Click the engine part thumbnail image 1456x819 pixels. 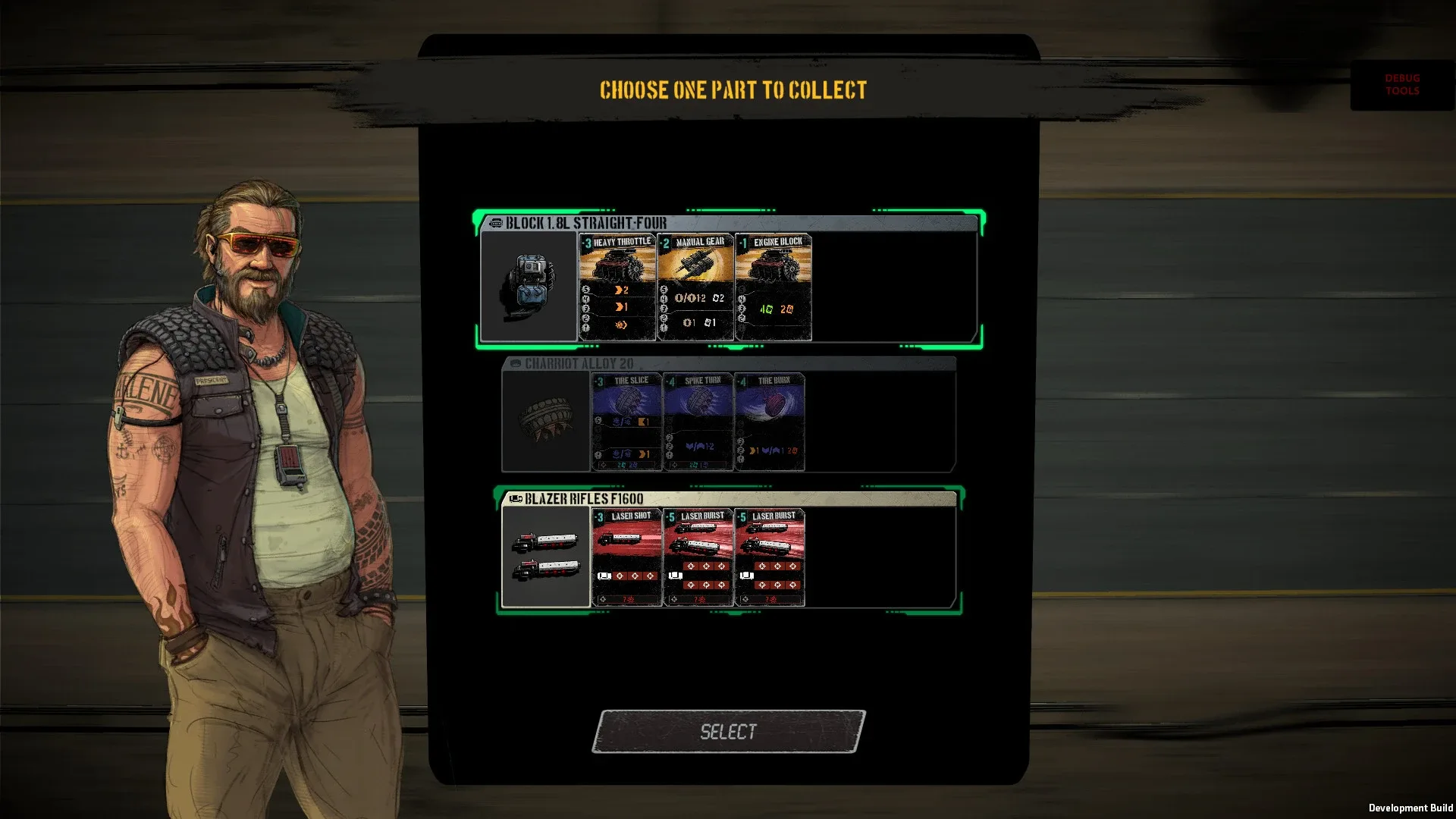coord(529,286)
